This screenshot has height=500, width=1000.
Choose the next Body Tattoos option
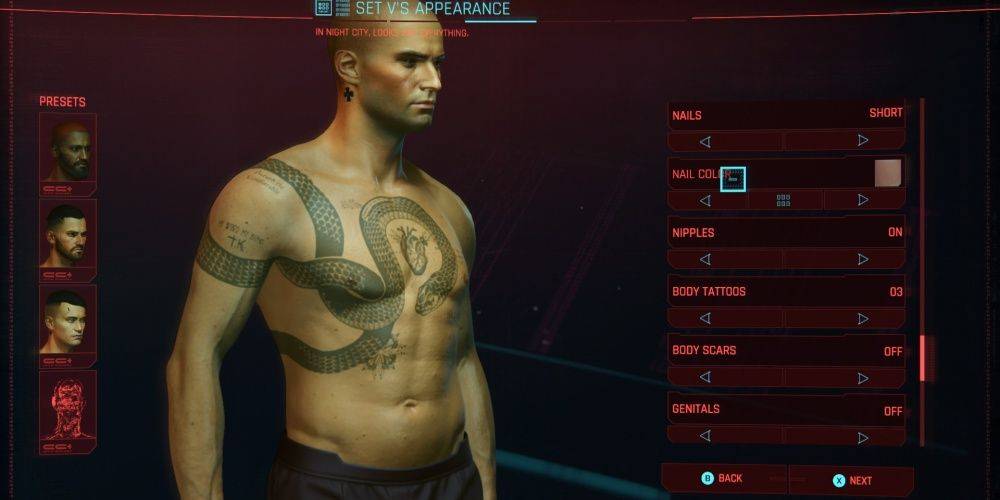point(863,318)
